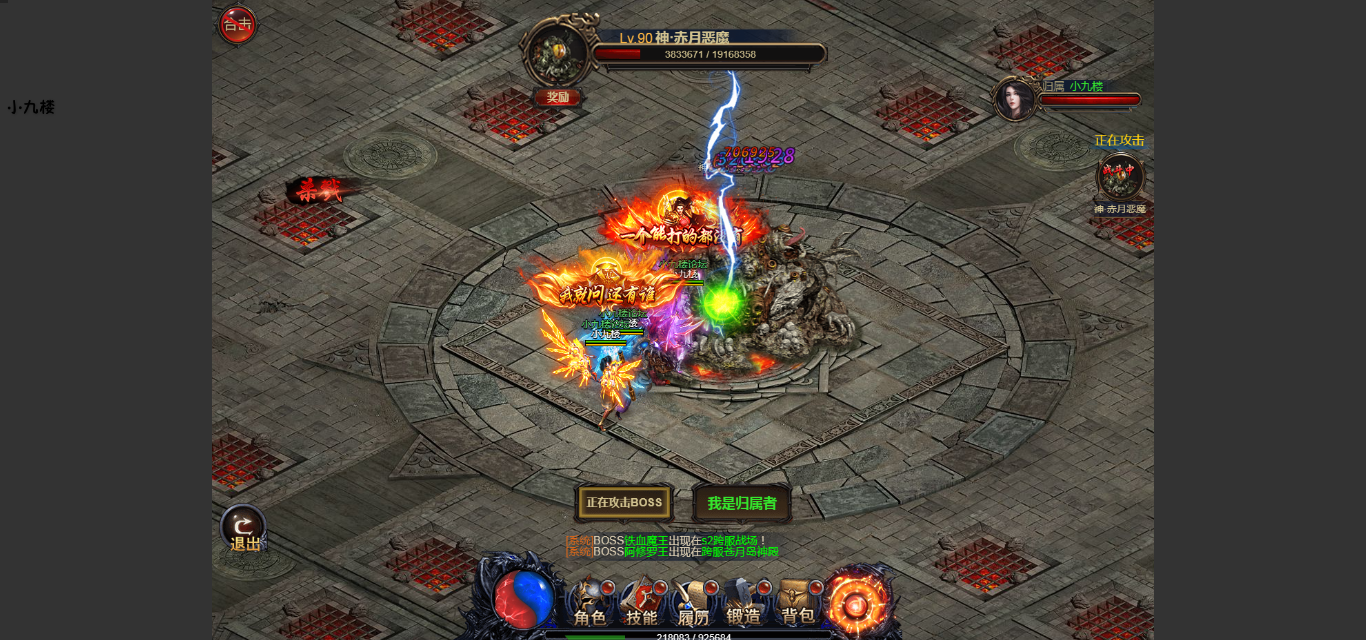Open the 奖励 rewards button
Viewport: 1366px width, 640px height.
(557, 97)
